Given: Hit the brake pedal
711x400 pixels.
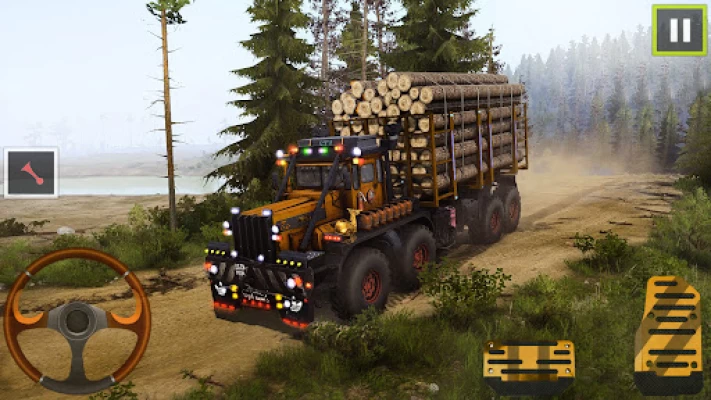Looking at the screenshot, I should pyautogui.click(x=528, y=367).
